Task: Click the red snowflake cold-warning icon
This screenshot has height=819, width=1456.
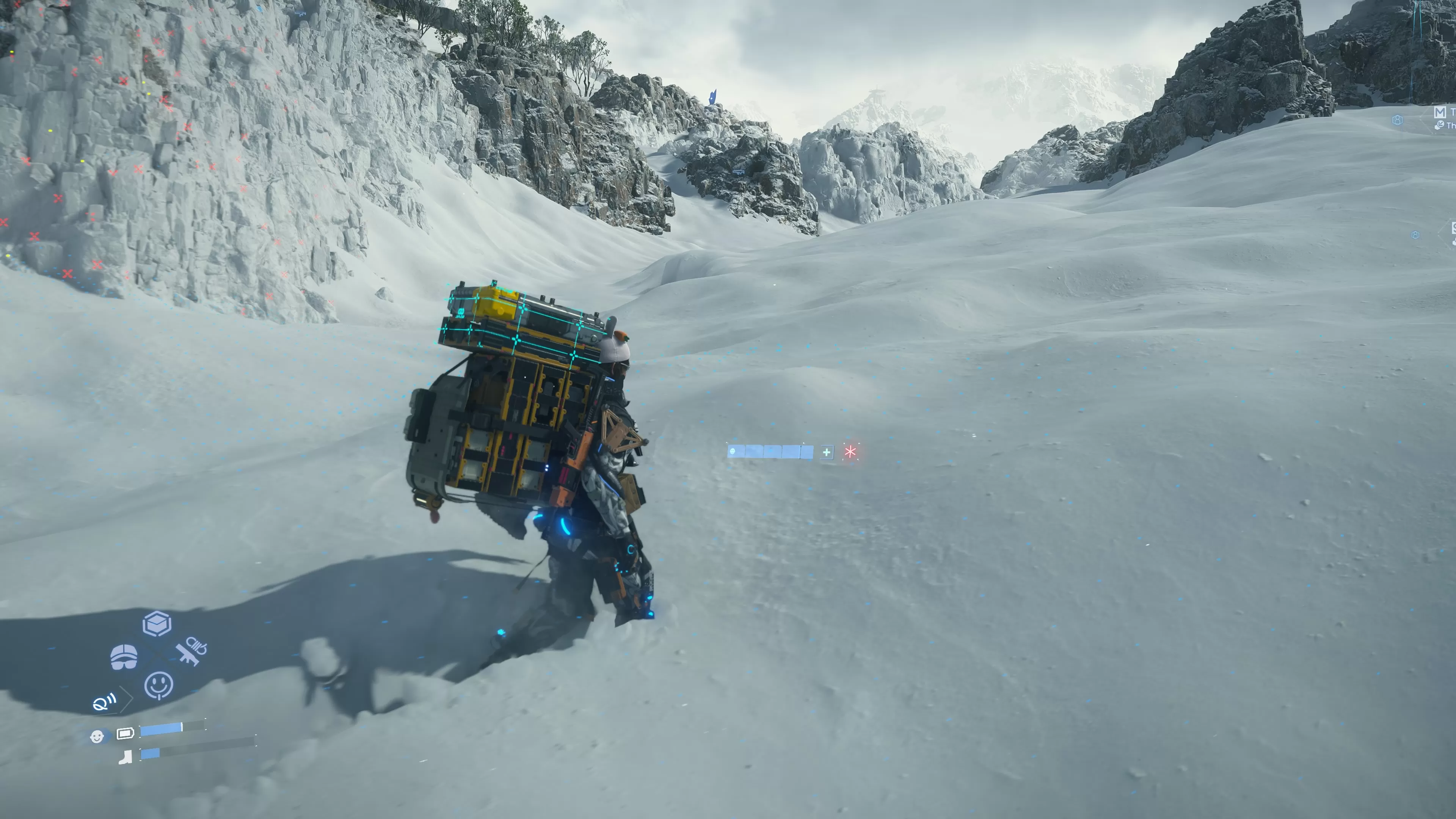Action: (850, 452)
